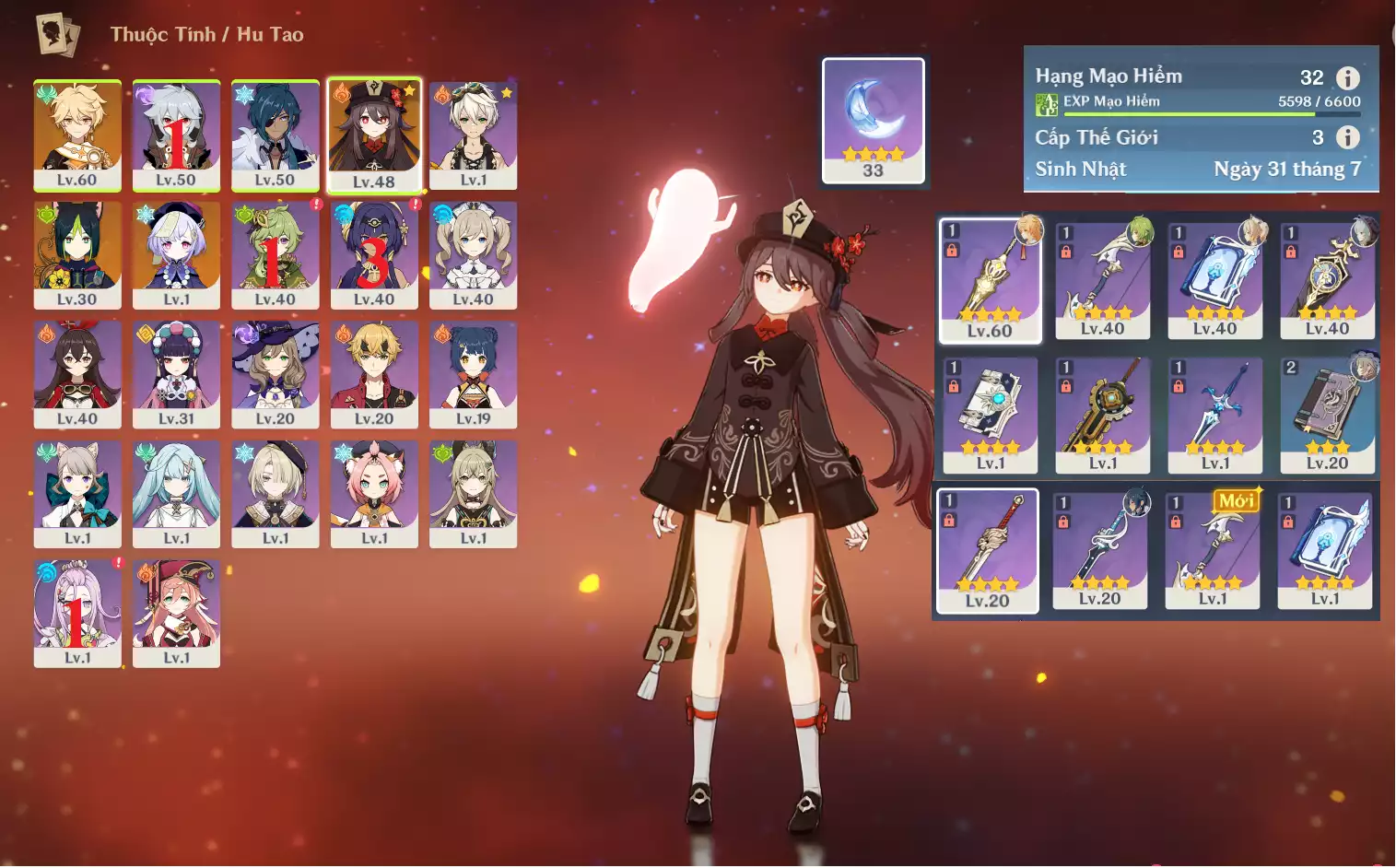This screenshot has width=1396, height=868.
Task: Click the character menu icon beside Thuộc Tính
Action: click(x=57, y=35)
